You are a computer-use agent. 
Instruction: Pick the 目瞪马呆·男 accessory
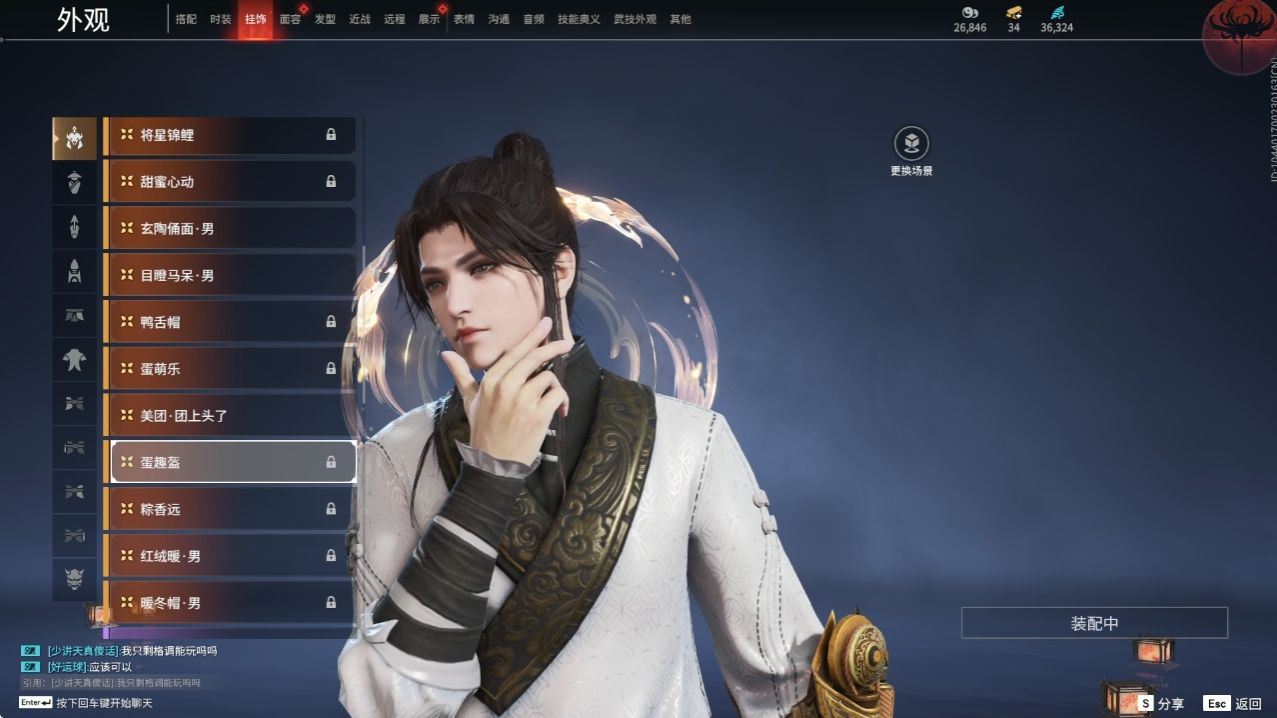pyautogui.click(x=230, y=275)
